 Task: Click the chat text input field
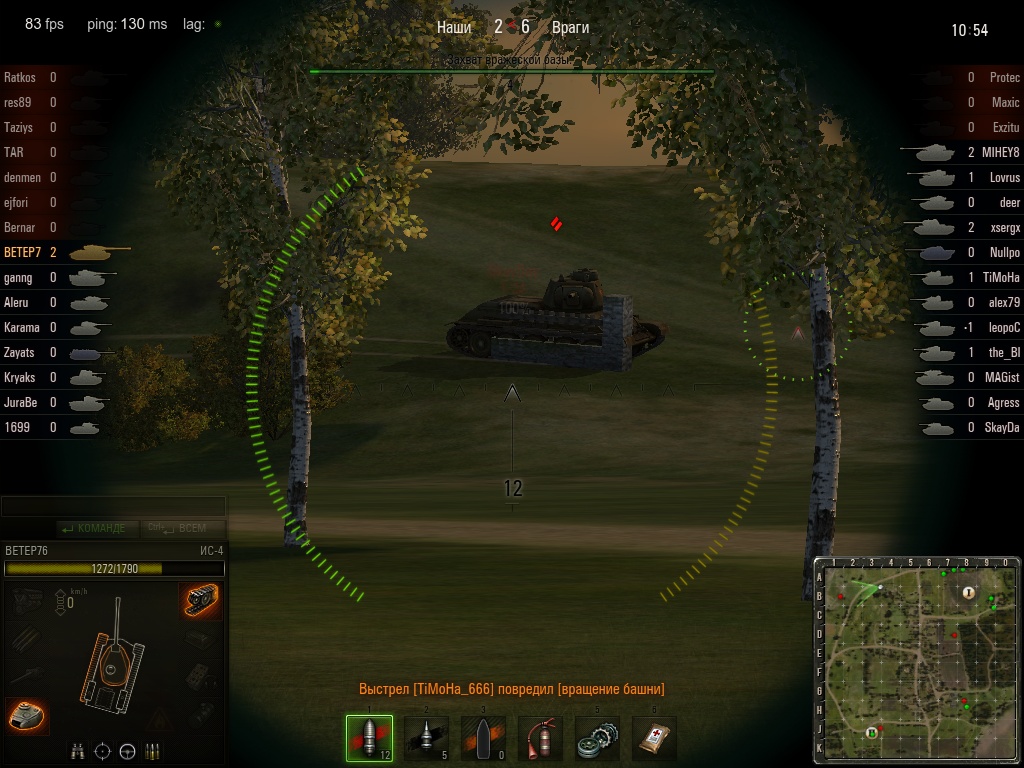(x=113, y=507)
